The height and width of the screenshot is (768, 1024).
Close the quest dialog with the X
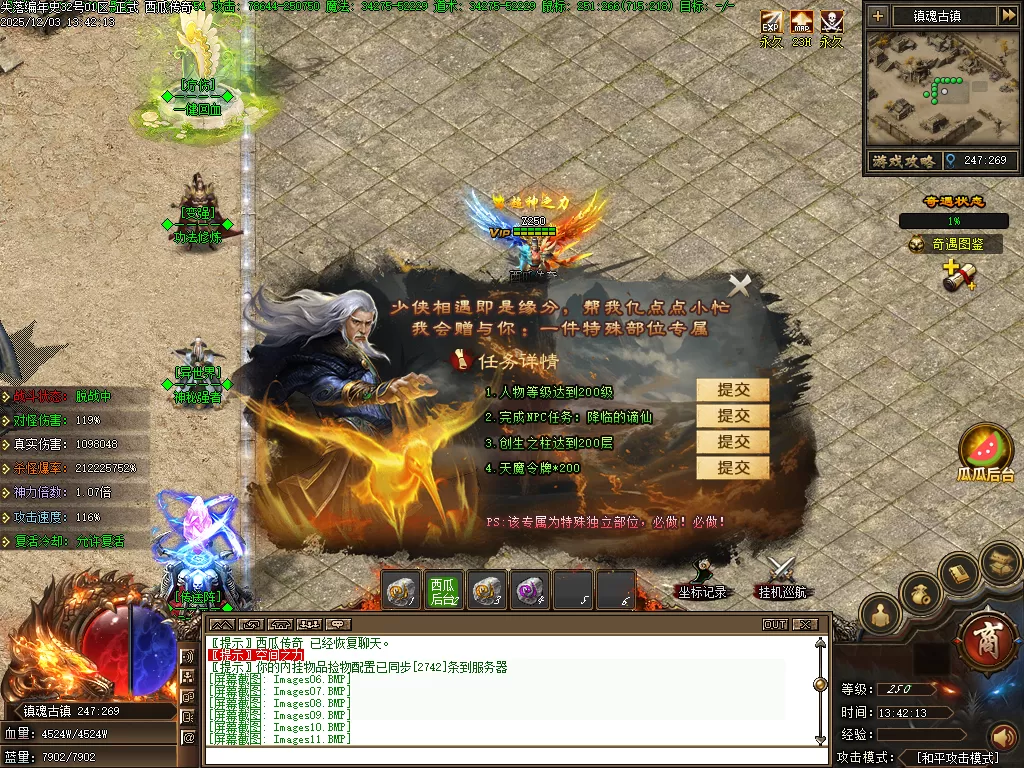coord(739,286)
